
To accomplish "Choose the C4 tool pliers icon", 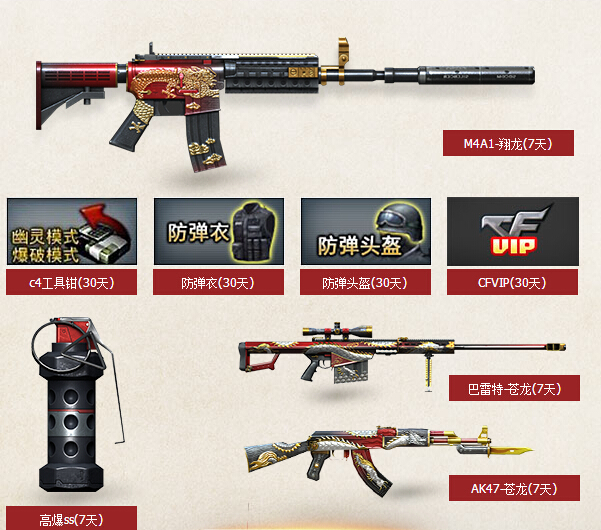I will (x=72, y=232).
